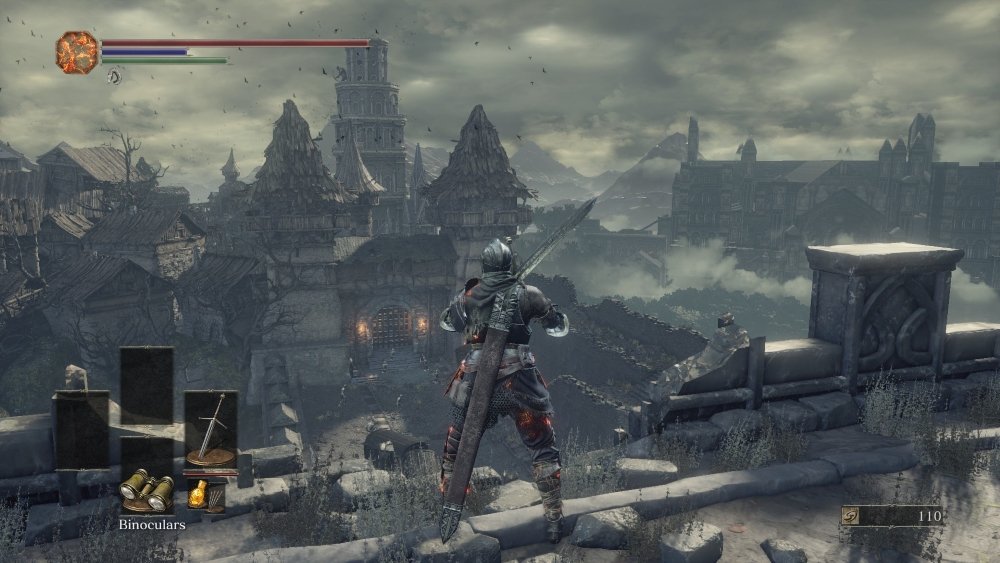Click the fiery ember emblem beside the bars
This screenshot has height=563, width=1000.
(77, 51)
